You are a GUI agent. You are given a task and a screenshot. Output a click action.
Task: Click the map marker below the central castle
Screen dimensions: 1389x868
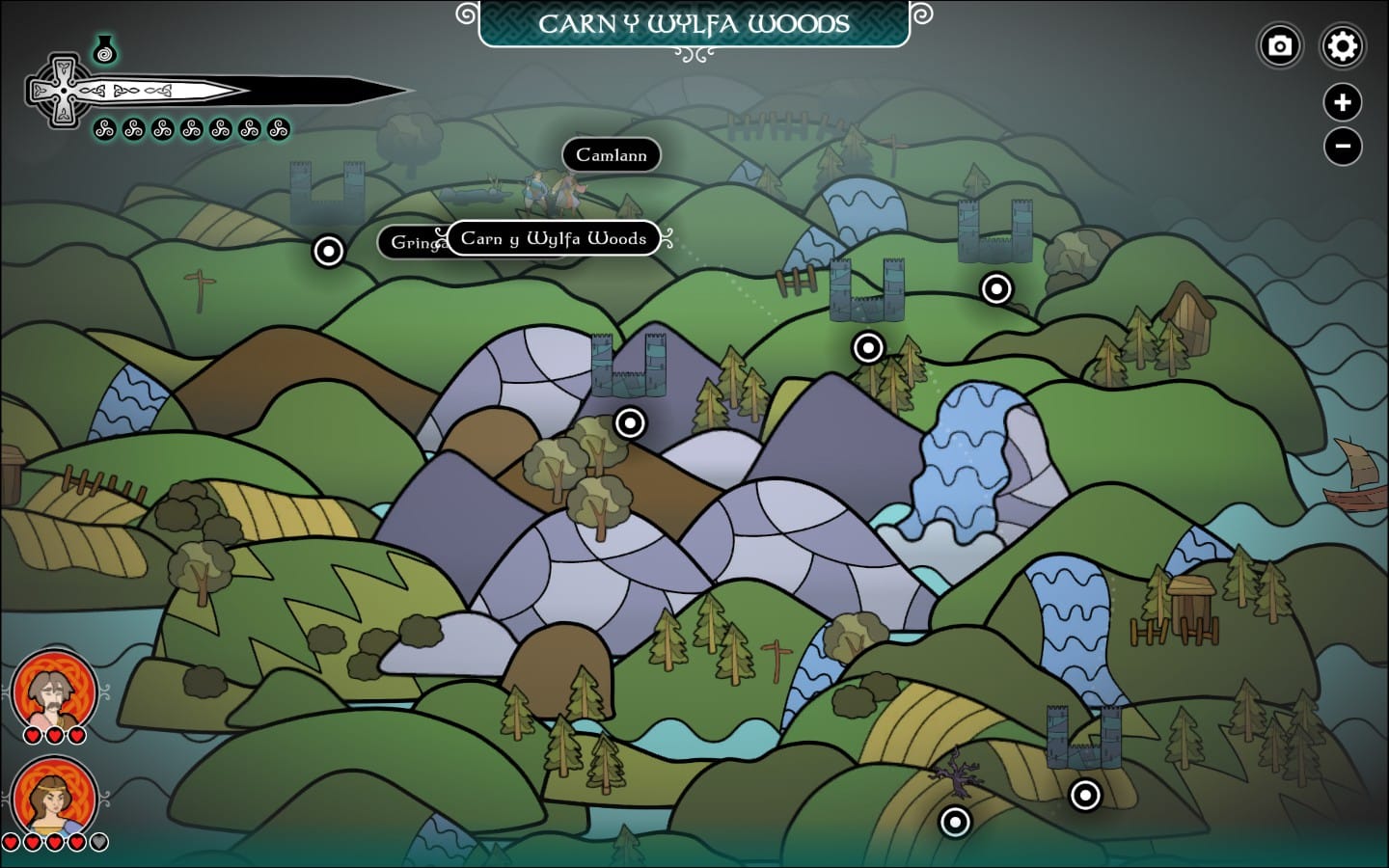click(x=630, y=422)
